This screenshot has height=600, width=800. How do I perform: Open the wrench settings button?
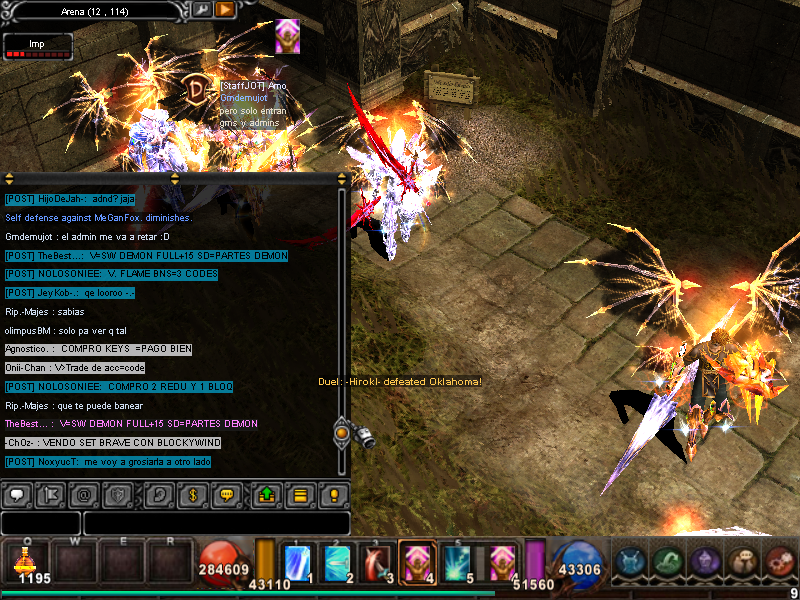[201, 9]
